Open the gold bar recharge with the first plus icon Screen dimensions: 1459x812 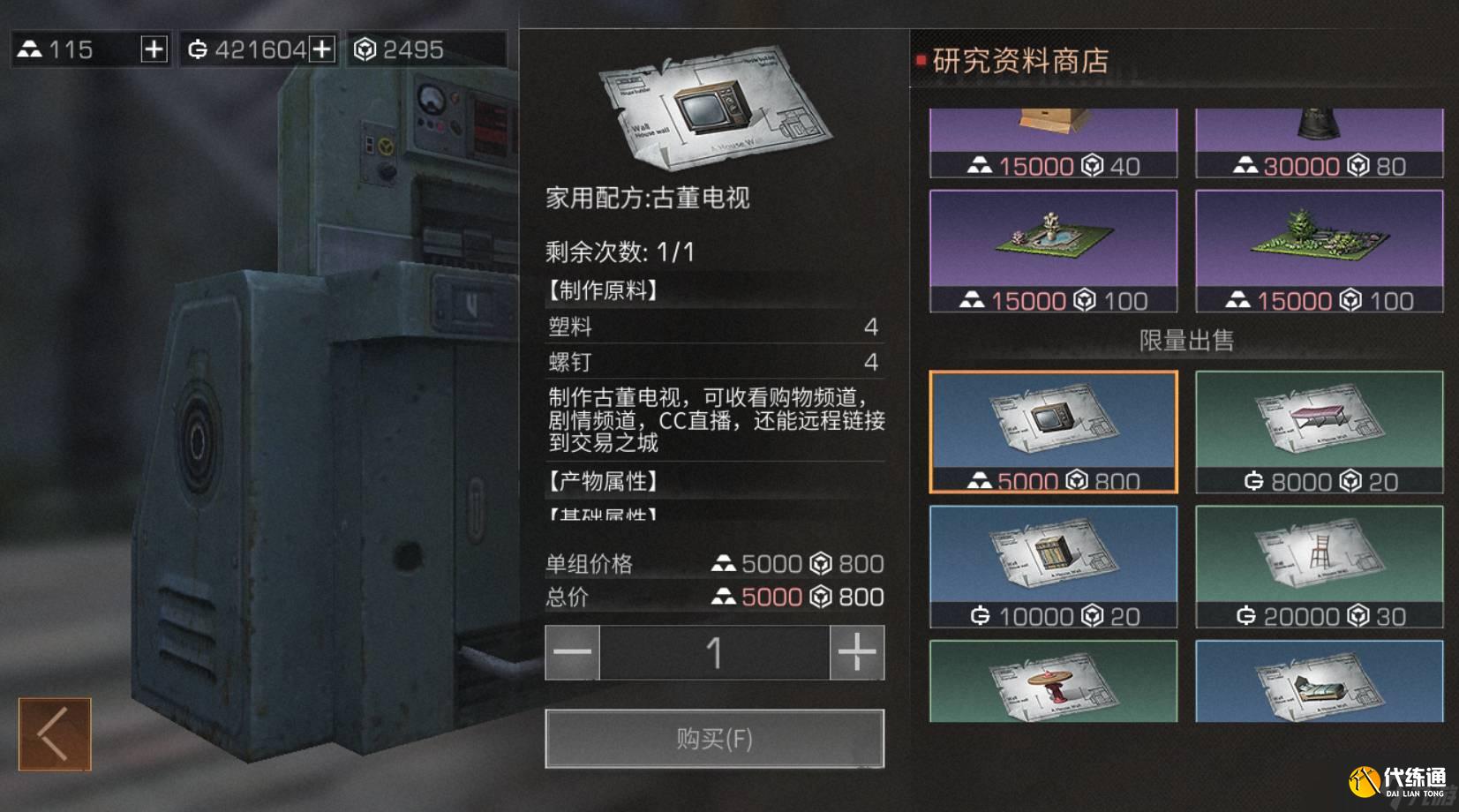coord(155,49)
